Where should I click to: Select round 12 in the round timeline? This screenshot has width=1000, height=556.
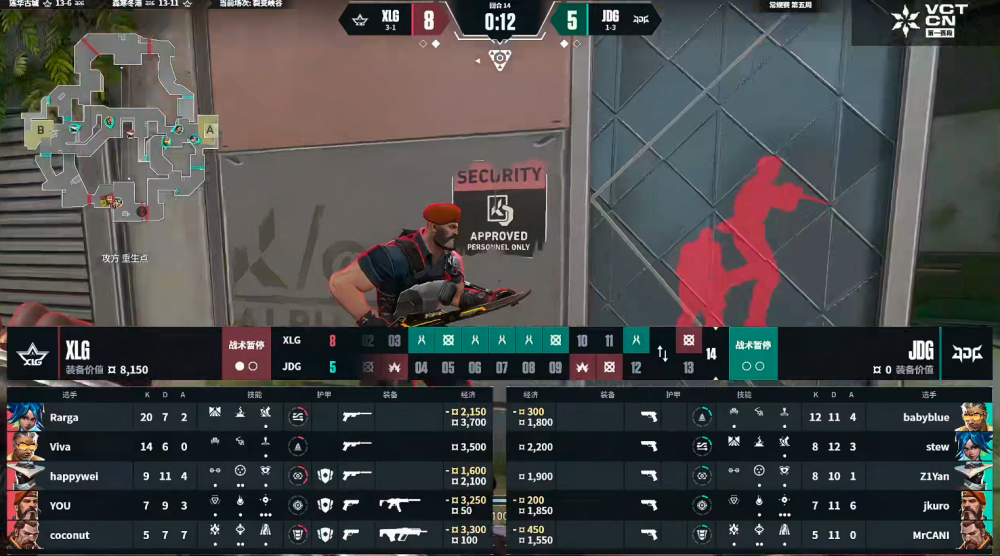click(635, 367)
